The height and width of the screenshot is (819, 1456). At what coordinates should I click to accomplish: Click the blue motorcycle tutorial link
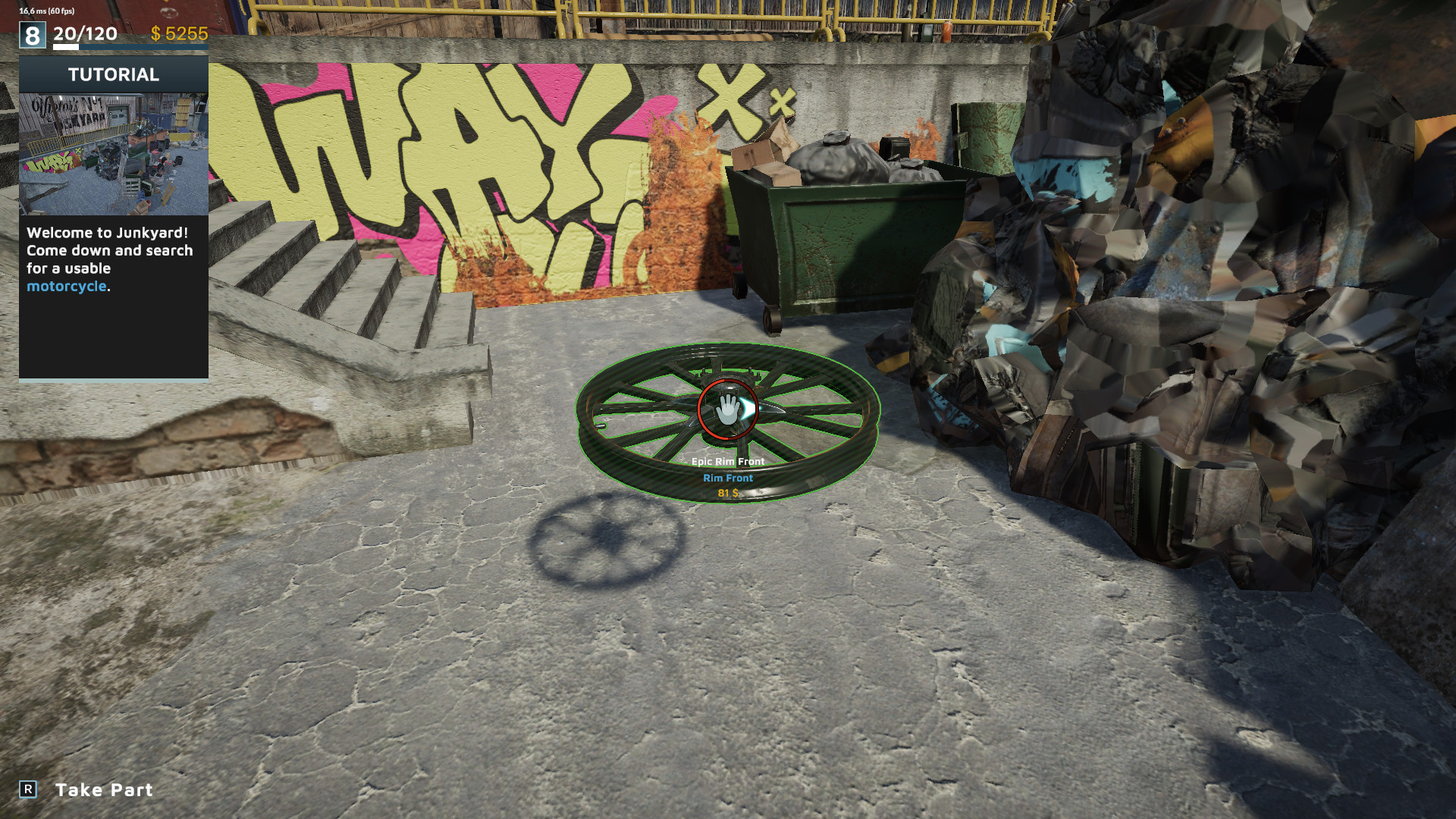67,287
